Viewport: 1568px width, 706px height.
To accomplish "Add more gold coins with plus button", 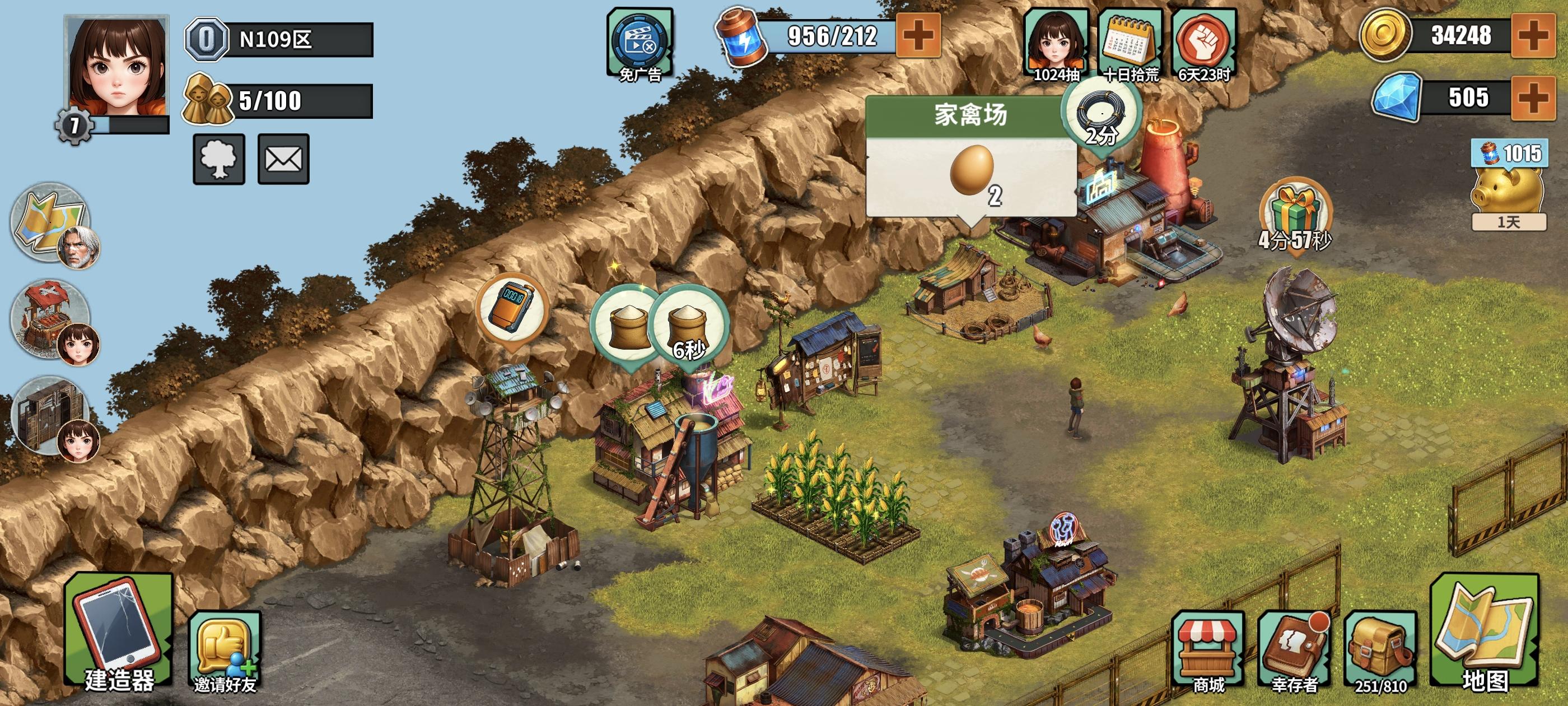I will click(x=1533, y=35).
